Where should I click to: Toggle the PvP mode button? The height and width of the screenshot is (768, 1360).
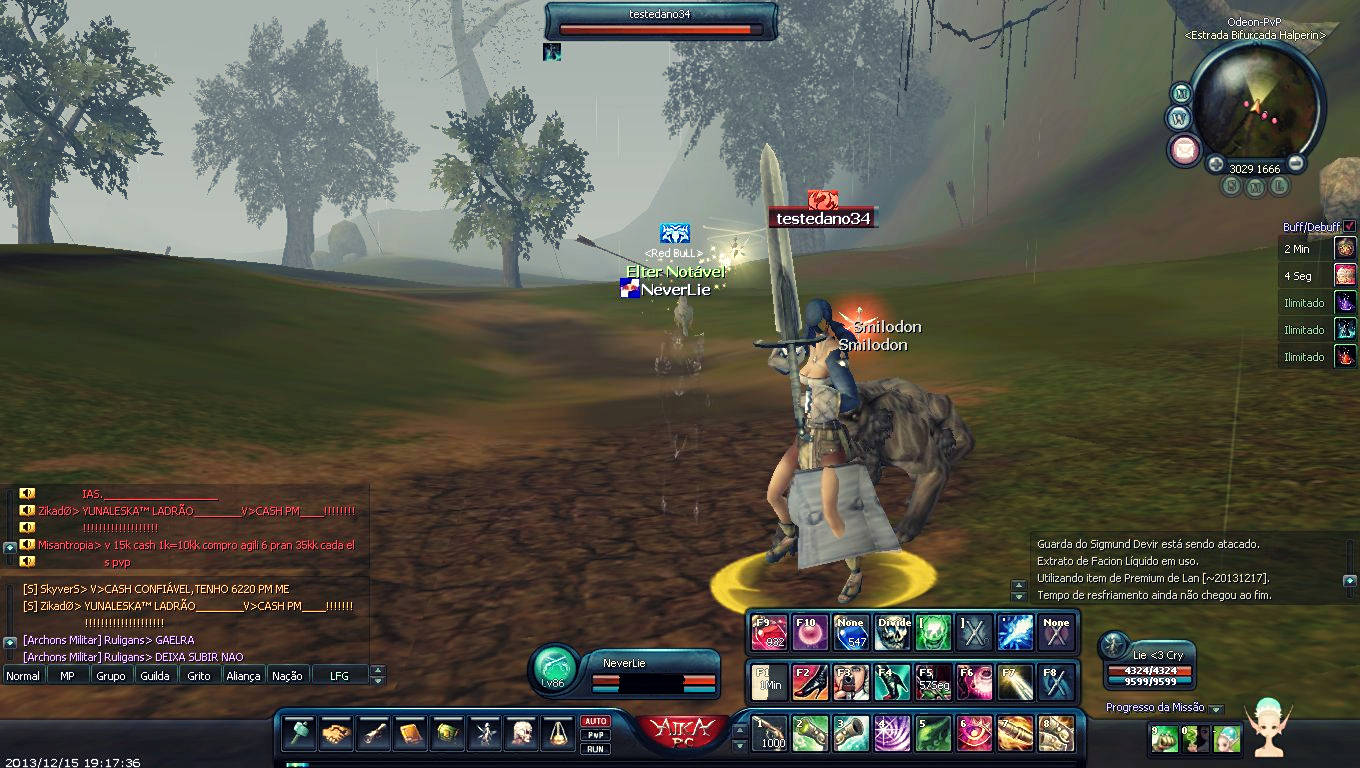[x=596, y=735]
